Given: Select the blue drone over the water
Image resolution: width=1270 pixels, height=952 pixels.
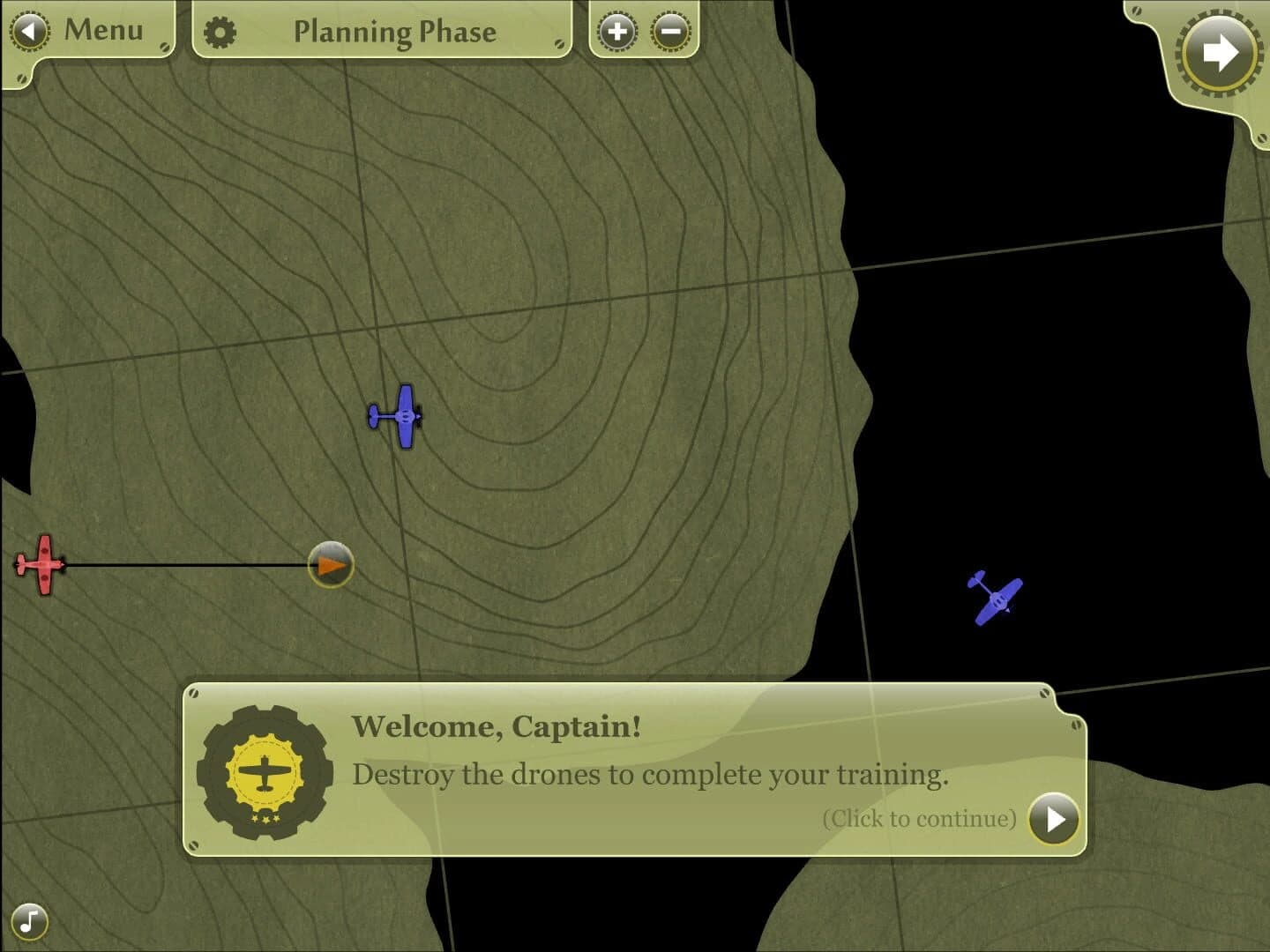Looking at the screenshot, I should (998, 596).
